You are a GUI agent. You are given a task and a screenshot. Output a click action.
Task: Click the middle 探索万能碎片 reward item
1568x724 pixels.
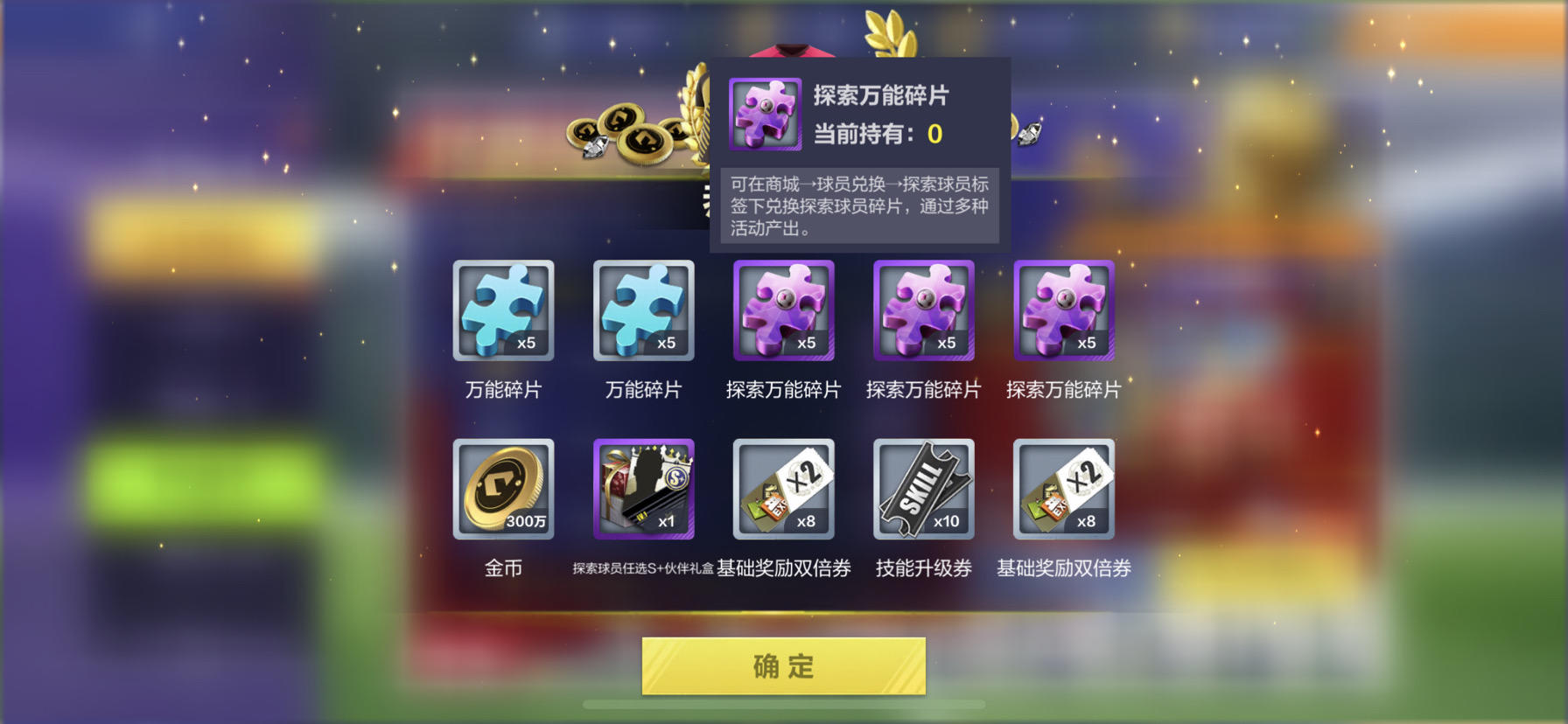tap(923, 311)
